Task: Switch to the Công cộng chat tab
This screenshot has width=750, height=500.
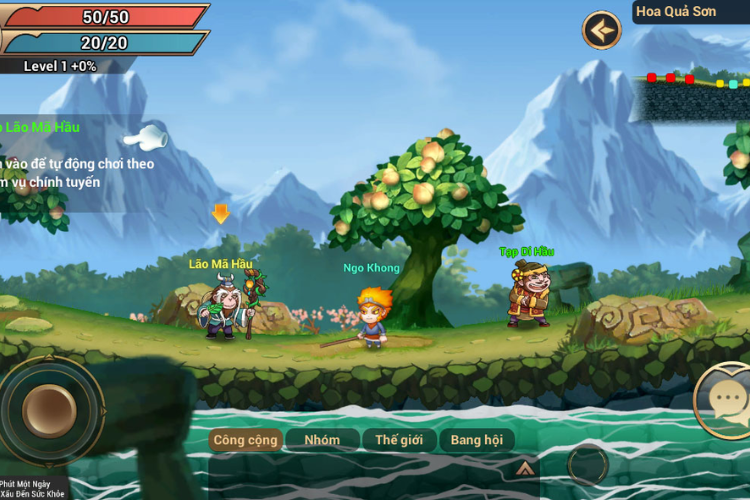Action: click(x=245, y=440)
